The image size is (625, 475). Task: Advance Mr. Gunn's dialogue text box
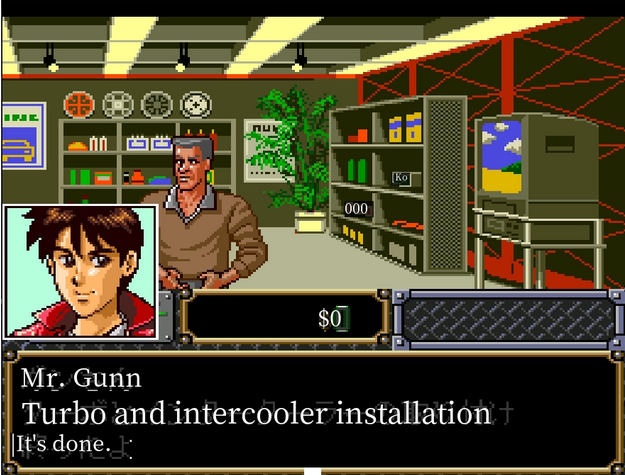[312, 410]
